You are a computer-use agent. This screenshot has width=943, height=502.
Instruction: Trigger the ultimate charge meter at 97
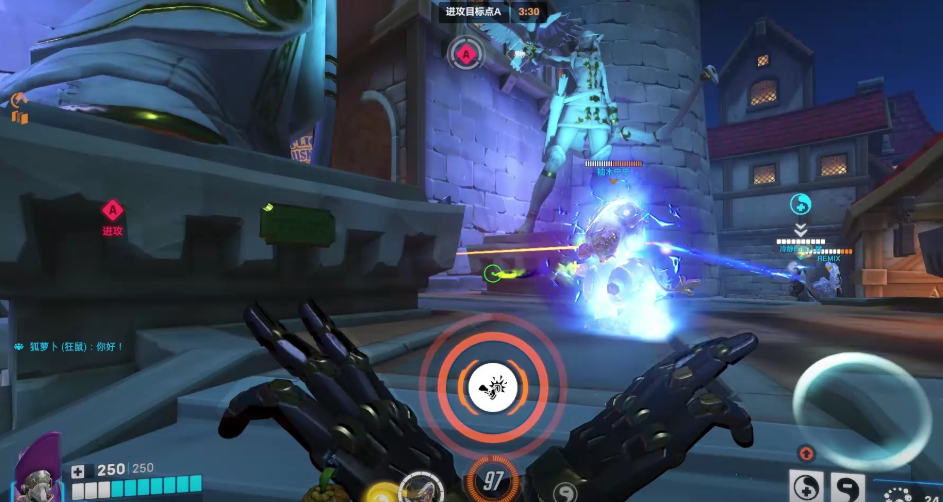point(492,481)
